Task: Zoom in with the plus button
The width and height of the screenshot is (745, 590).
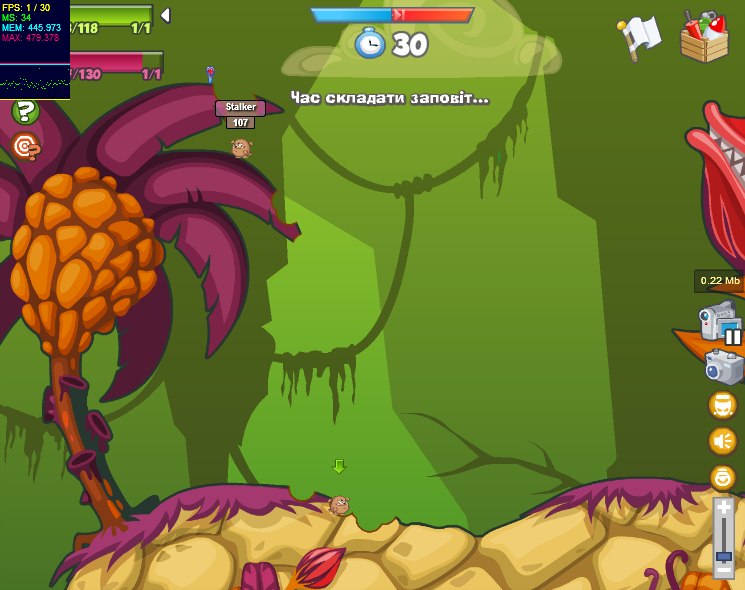Action: click(723, 508)
